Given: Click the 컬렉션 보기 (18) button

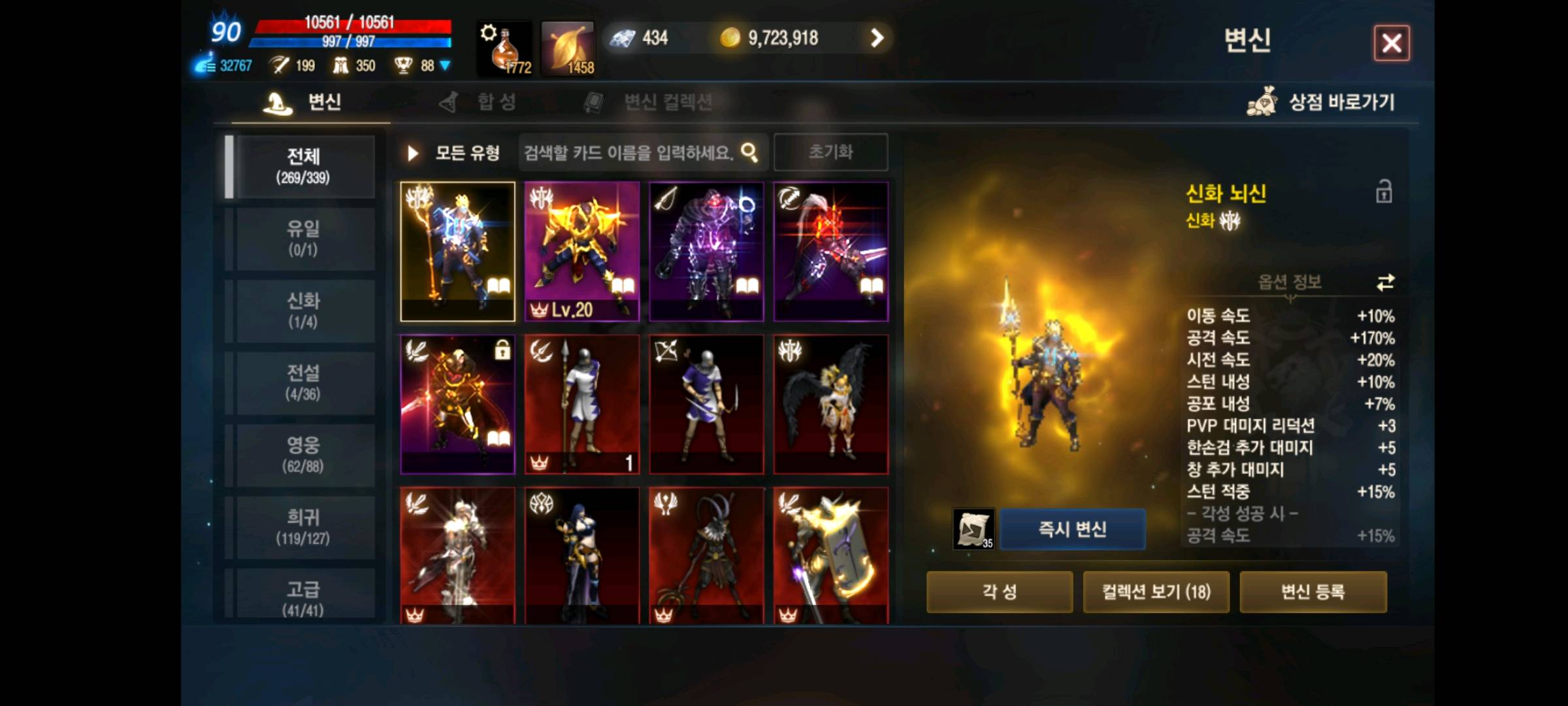Looking at the screenshot, I should point(1156,592).
